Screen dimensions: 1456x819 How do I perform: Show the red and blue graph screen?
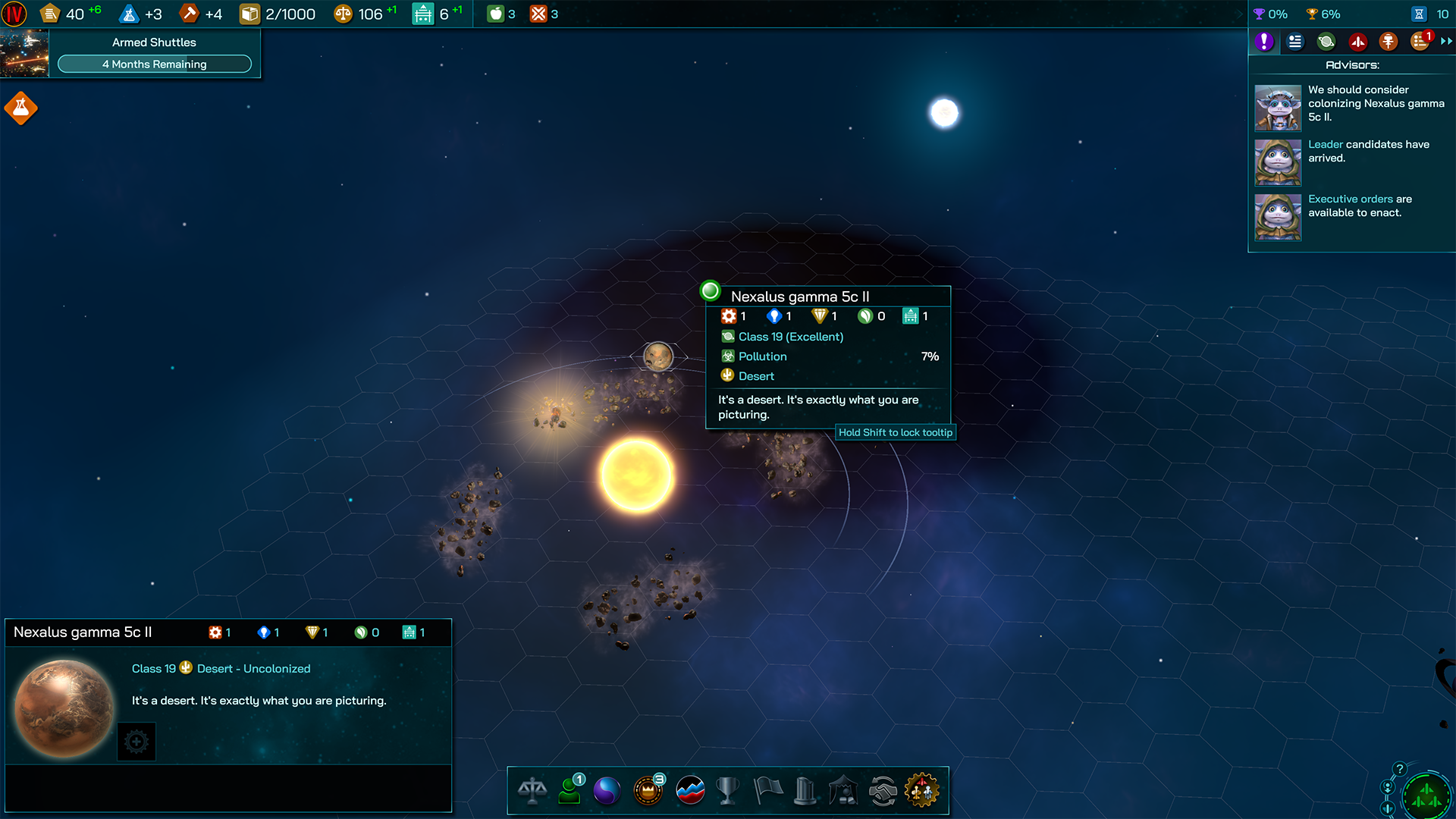tap(690, 791)
